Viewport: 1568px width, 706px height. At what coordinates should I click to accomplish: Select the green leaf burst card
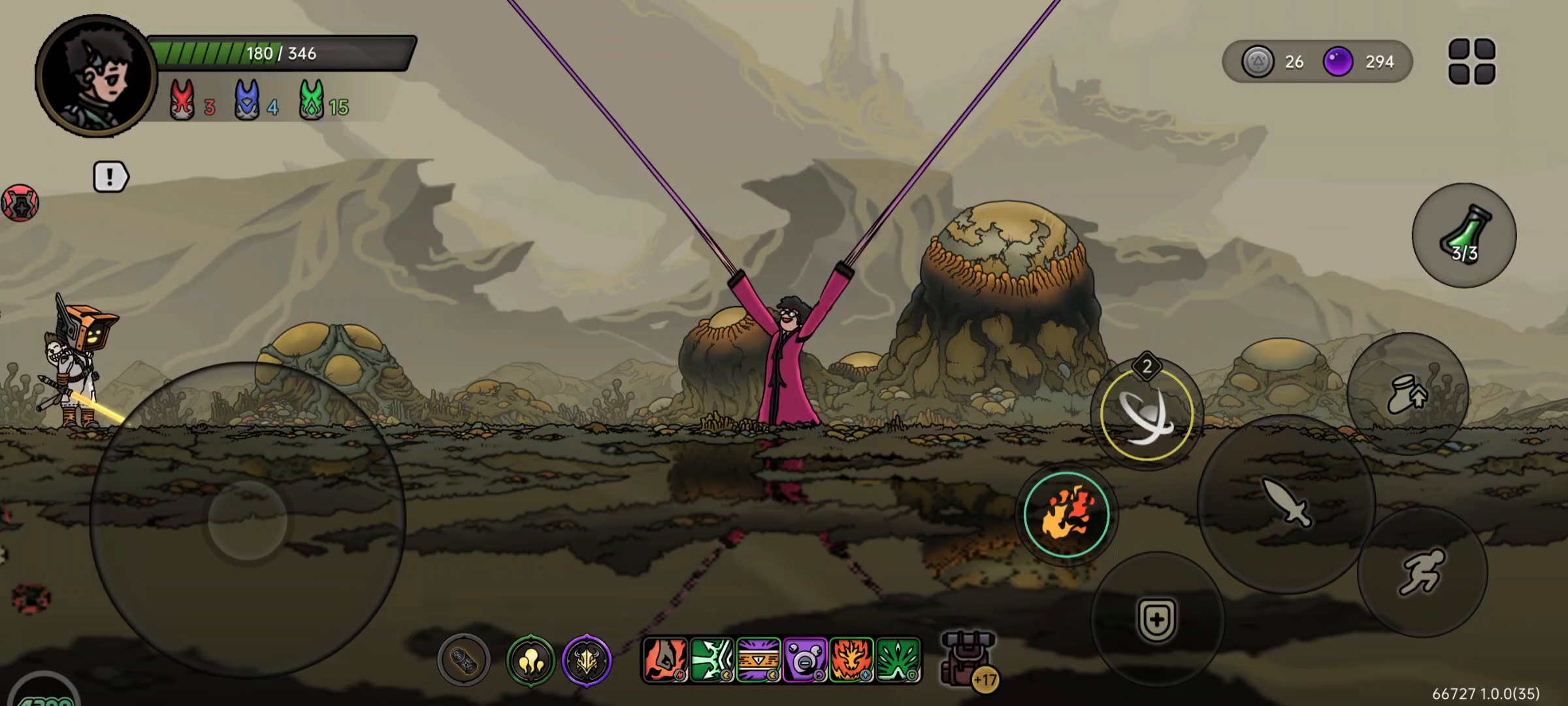pos(898,660)
